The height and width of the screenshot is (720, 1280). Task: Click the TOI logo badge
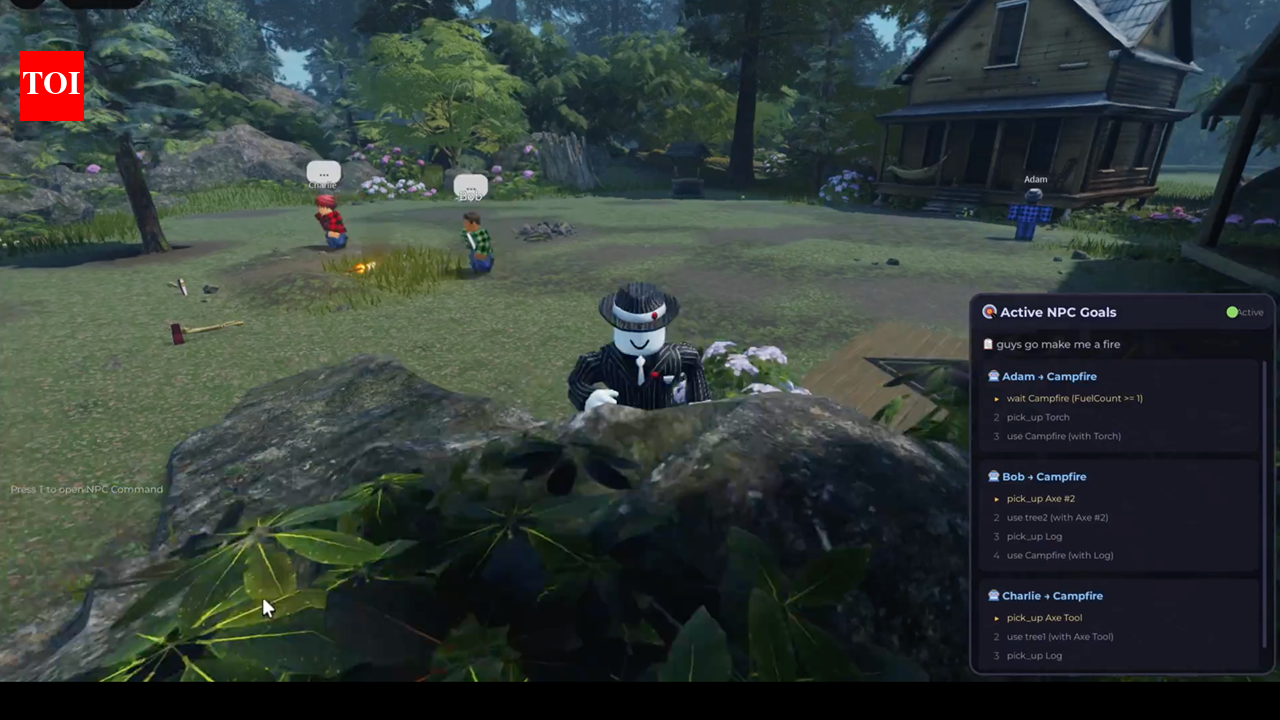51,86
